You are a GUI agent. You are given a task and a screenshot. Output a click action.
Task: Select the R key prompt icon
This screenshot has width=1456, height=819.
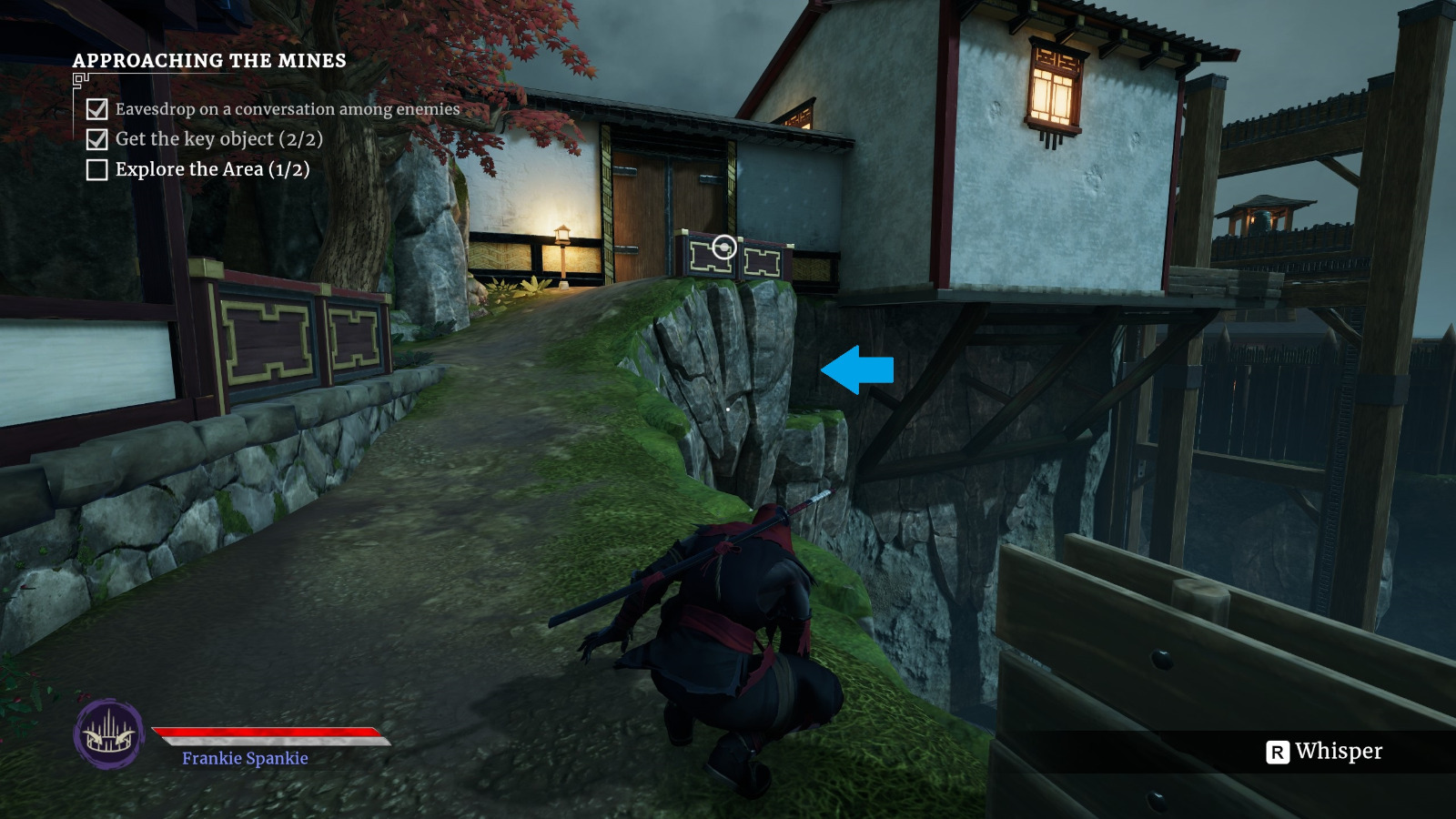pos(1279,753)
